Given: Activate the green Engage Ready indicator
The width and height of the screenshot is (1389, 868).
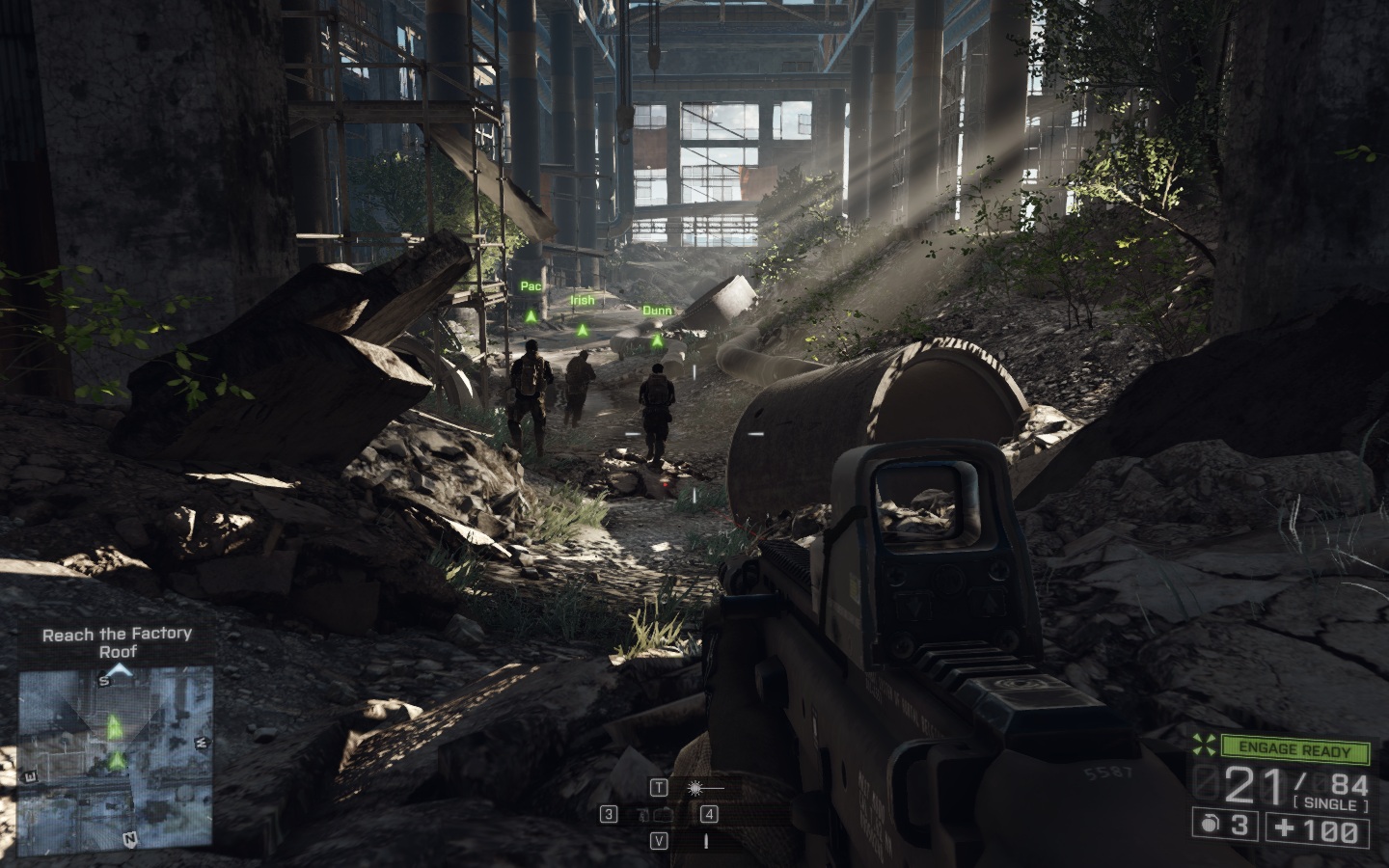Looking at the screenshot, I should 1295,750.
